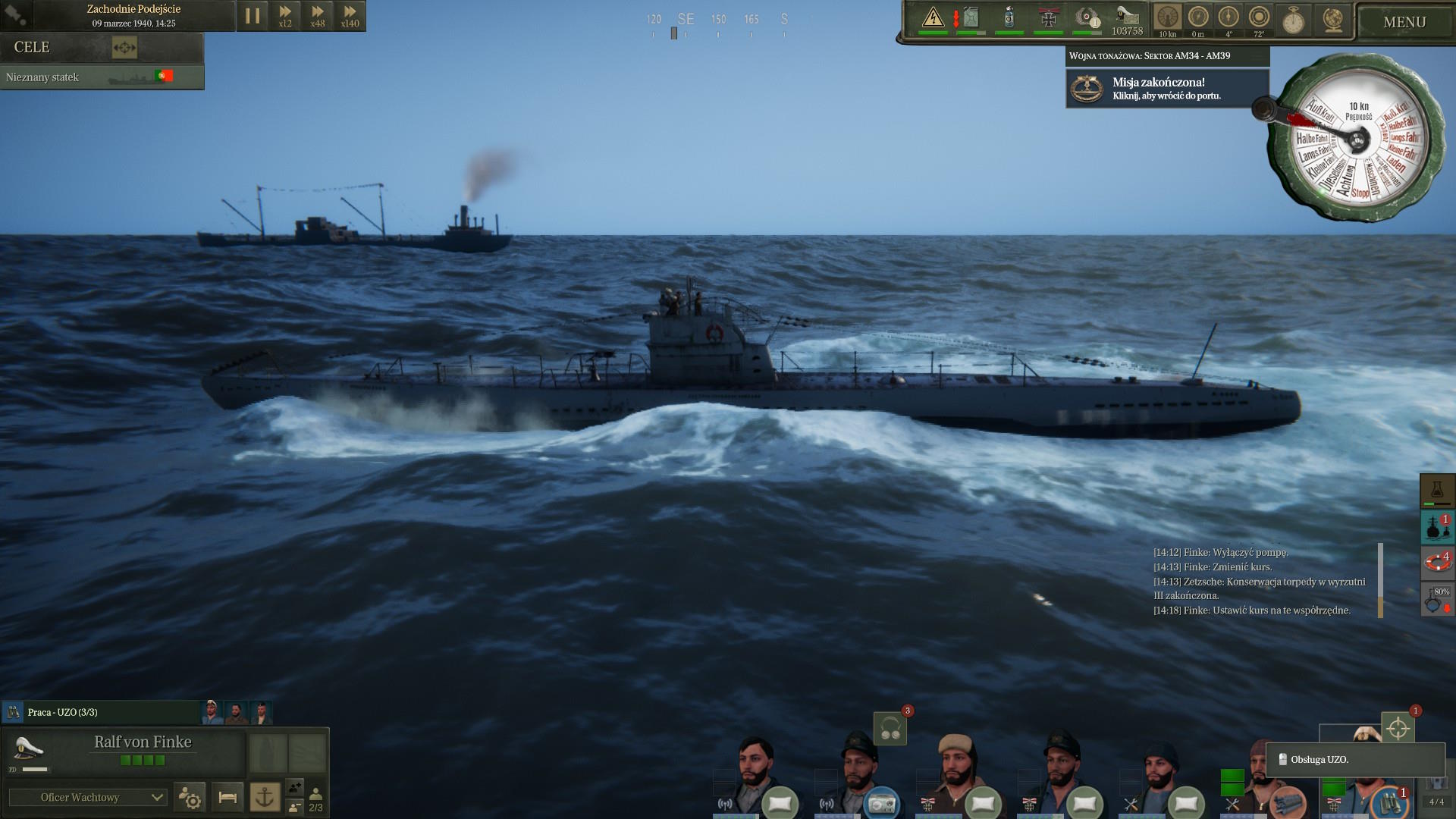The width and height of the screenshot is (1456, 819).
Task: Open the crew settings gear icon
Action: pyautogui.click(x=189, y=797)
